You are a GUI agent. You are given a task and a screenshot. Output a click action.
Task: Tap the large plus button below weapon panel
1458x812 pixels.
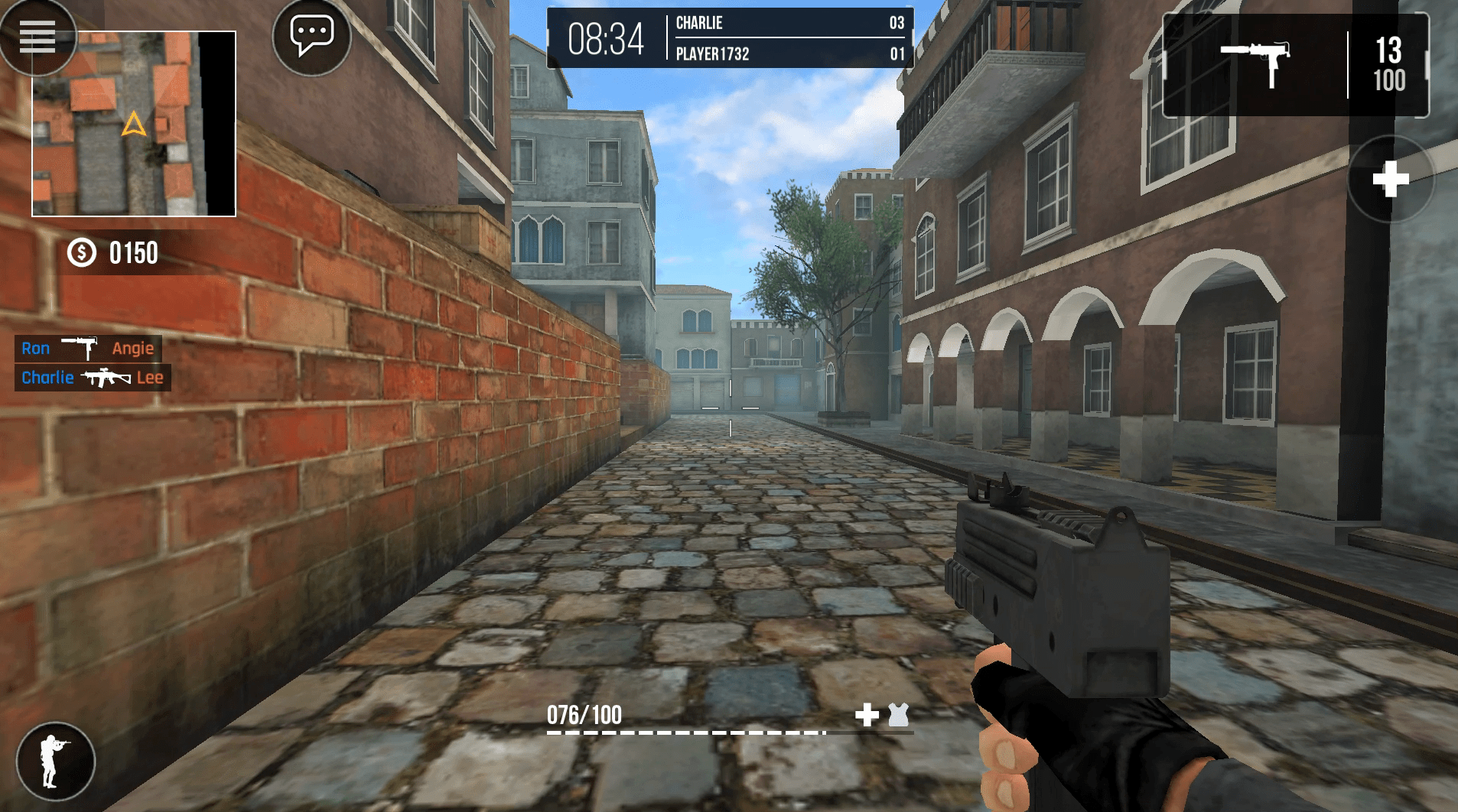pyautogui.click(x=1390, y=180)
